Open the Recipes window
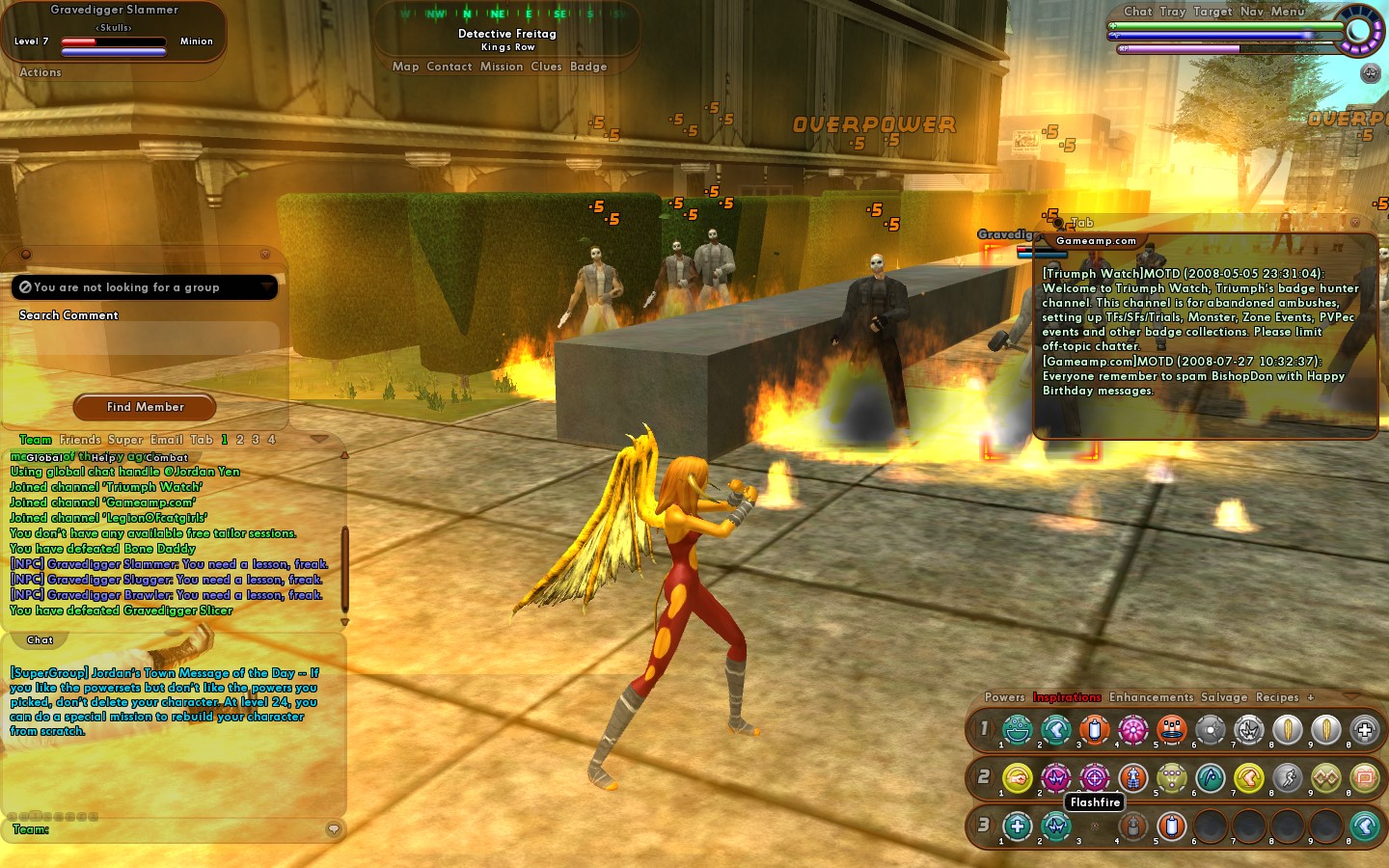The width and height of the screenshot is (1389, 868). pyautogui.click(x=1277, y=697)
